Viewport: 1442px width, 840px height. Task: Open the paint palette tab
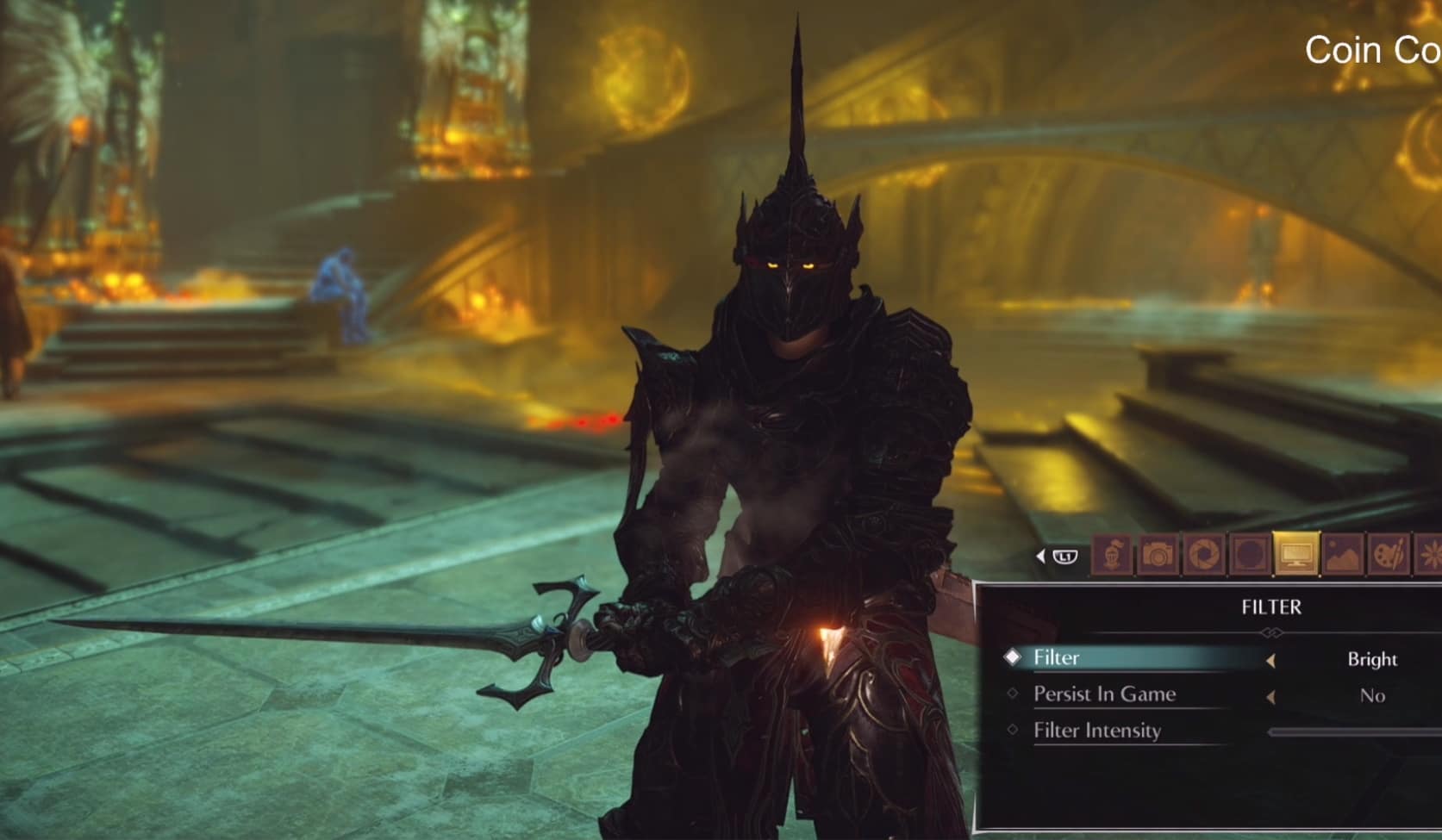1388,555
